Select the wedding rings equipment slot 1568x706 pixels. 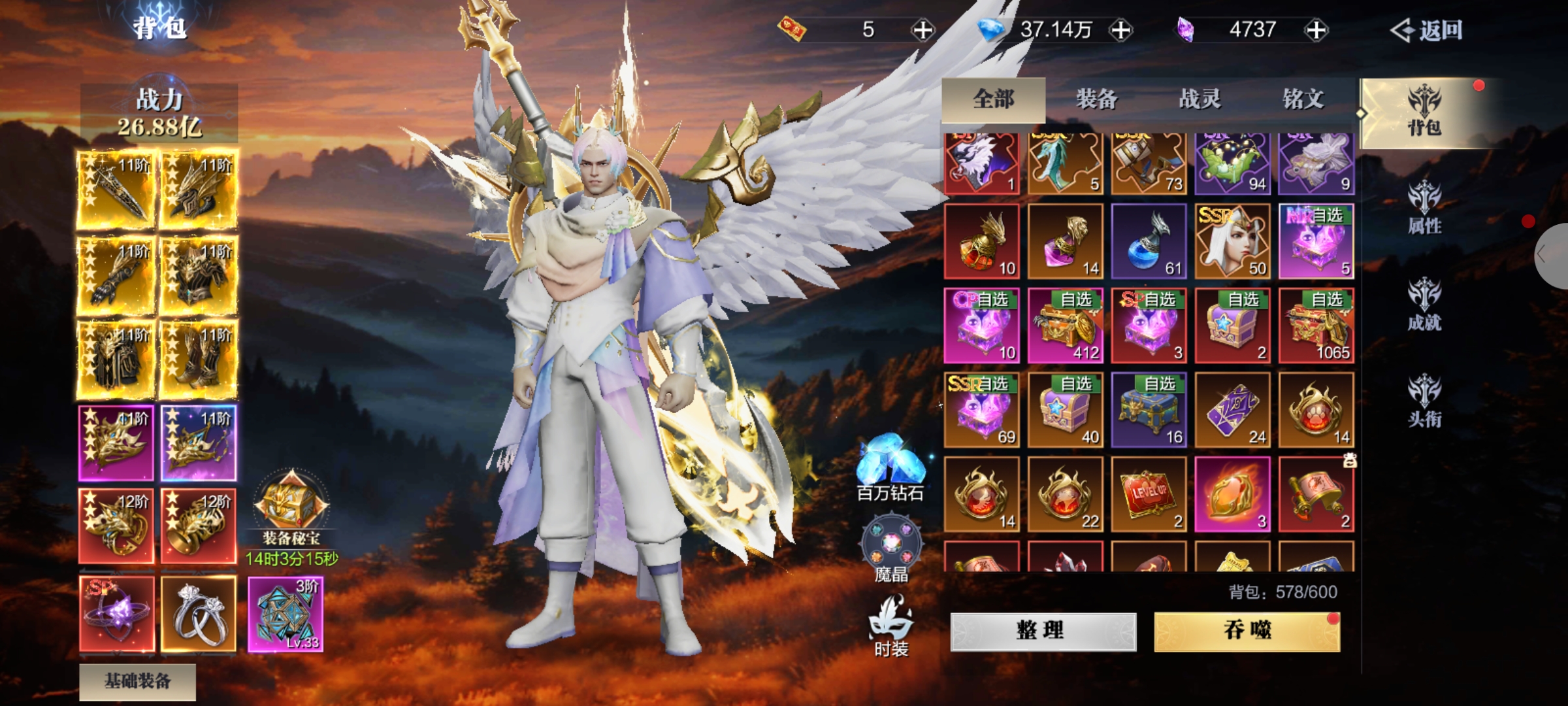[x=199, y=613]
